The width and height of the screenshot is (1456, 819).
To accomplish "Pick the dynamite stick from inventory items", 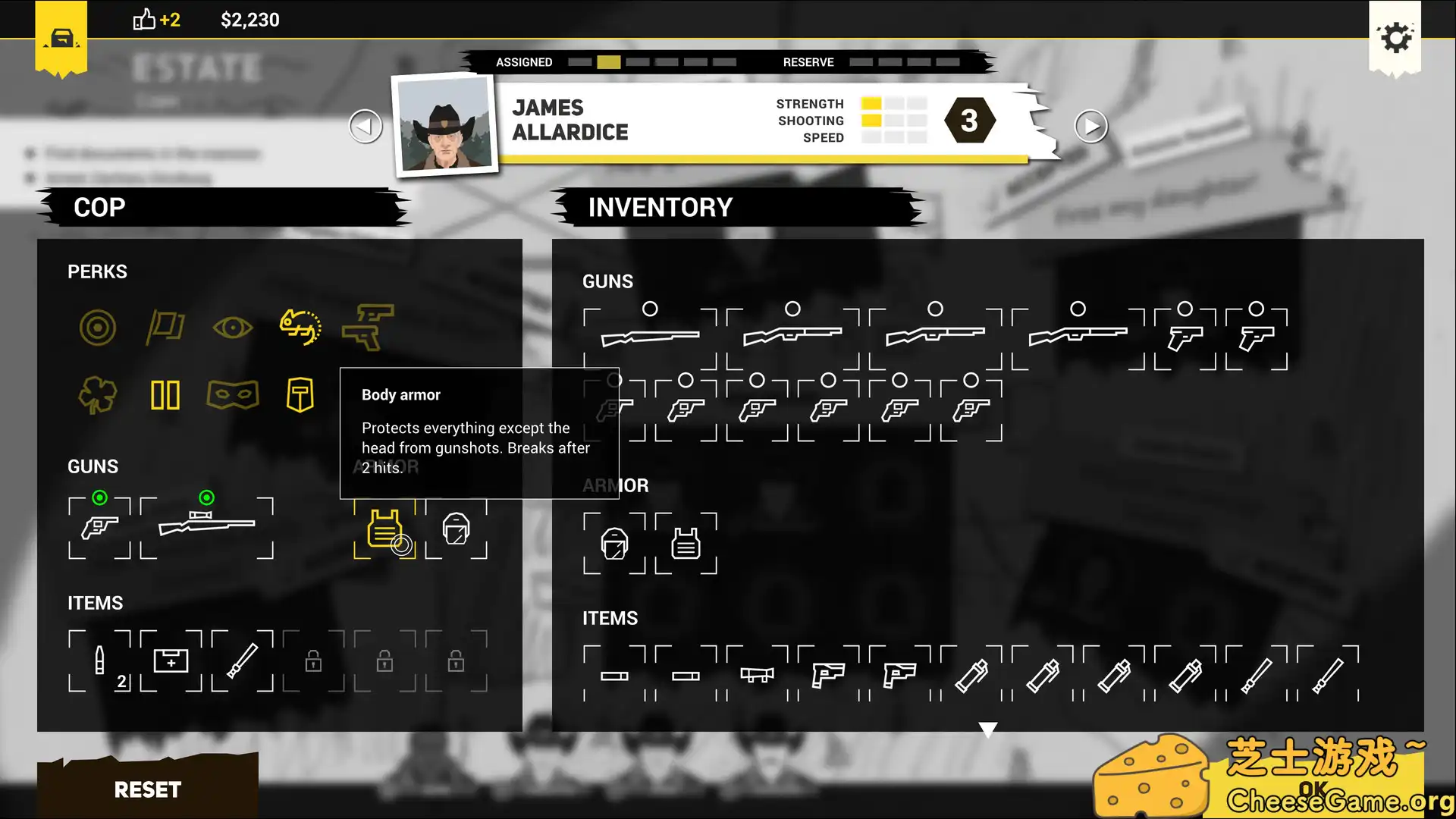I will pyautogui.click(x=972, y=675).
